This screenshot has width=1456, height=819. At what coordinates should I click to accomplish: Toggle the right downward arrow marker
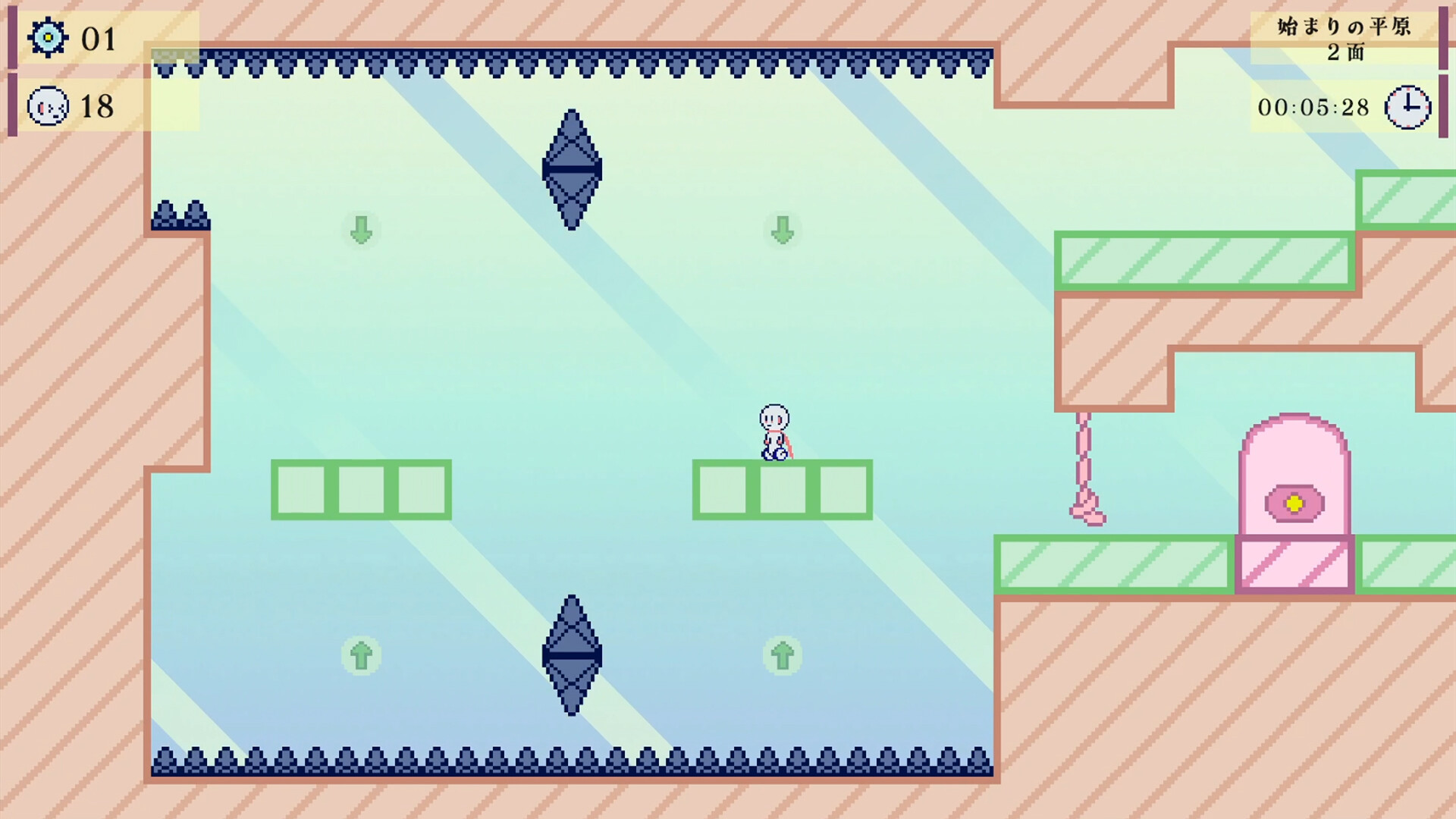click(781, 231)
